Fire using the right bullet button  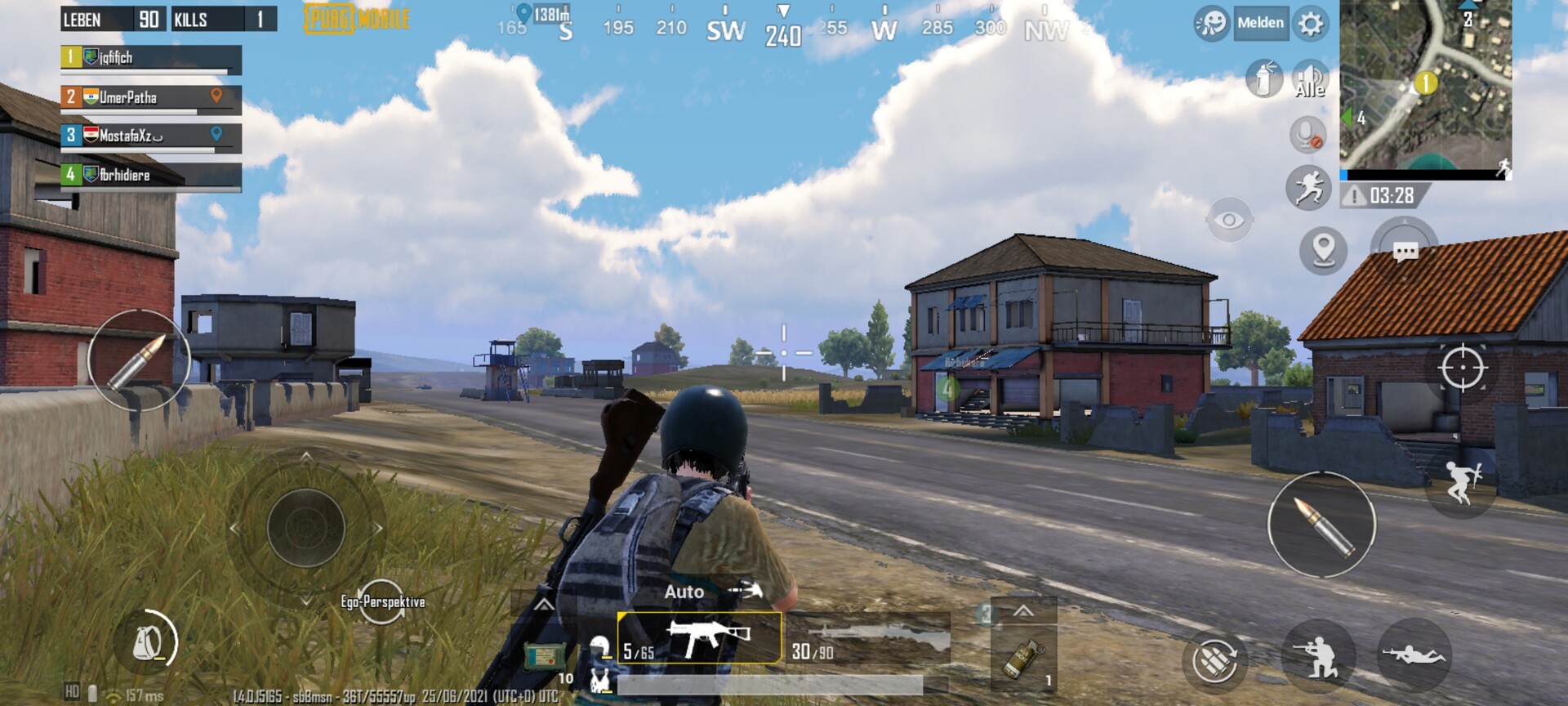tap(1321, 525)
